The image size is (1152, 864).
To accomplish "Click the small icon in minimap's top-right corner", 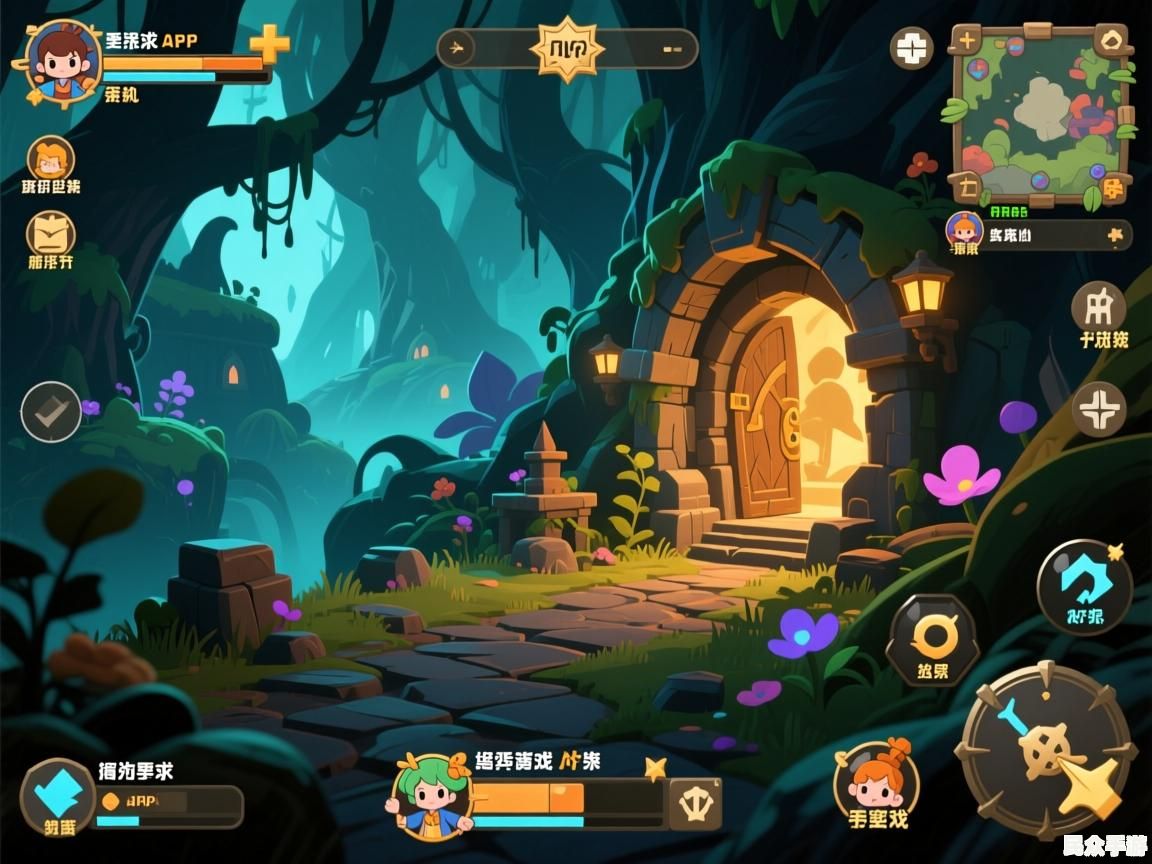I will (1111, 41).
